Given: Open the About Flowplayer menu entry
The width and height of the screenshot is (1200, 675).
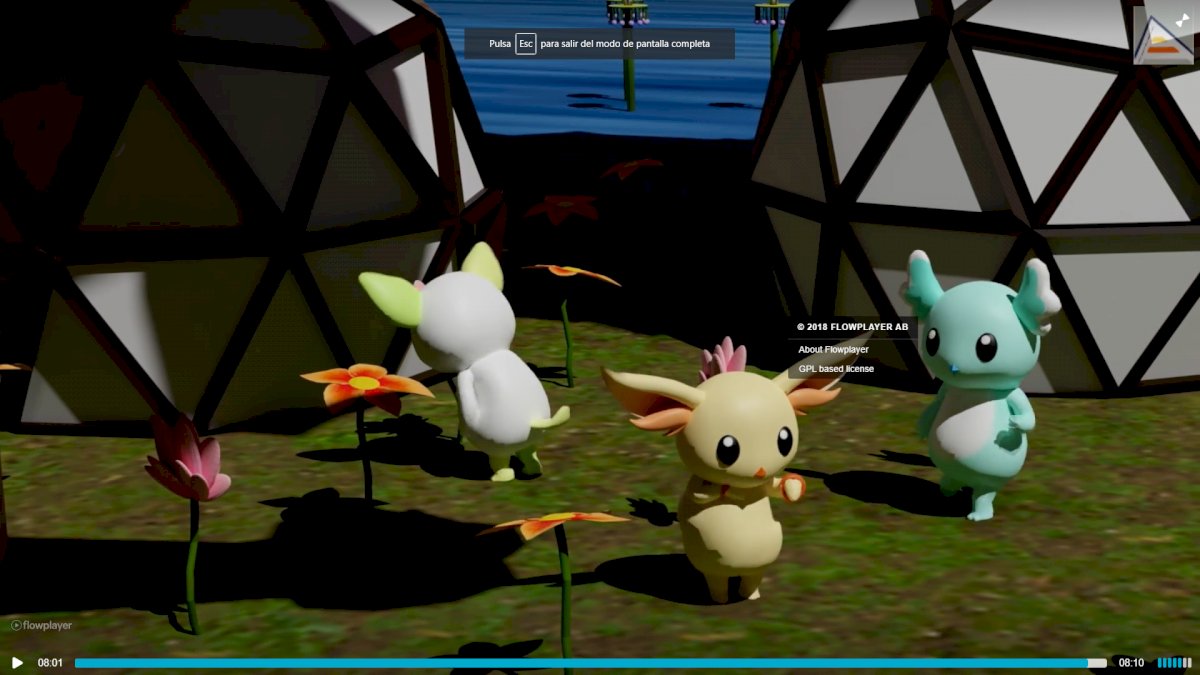Looking at the screenshot, I should [x=833, y=350].
